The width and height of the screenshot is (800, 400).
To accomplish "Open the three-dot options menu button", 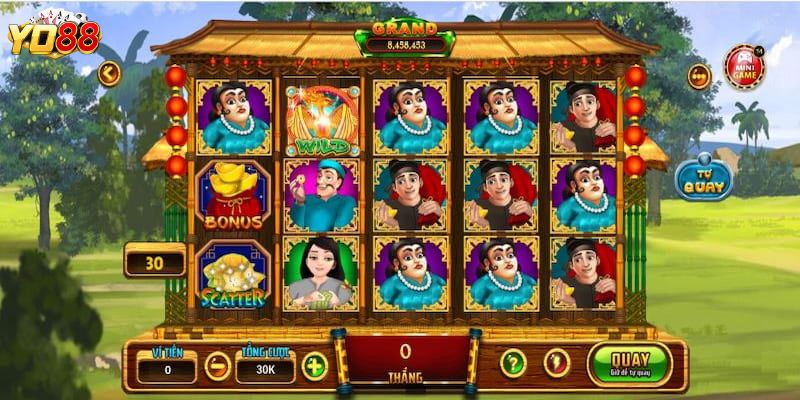I will [x=698, y=75].
